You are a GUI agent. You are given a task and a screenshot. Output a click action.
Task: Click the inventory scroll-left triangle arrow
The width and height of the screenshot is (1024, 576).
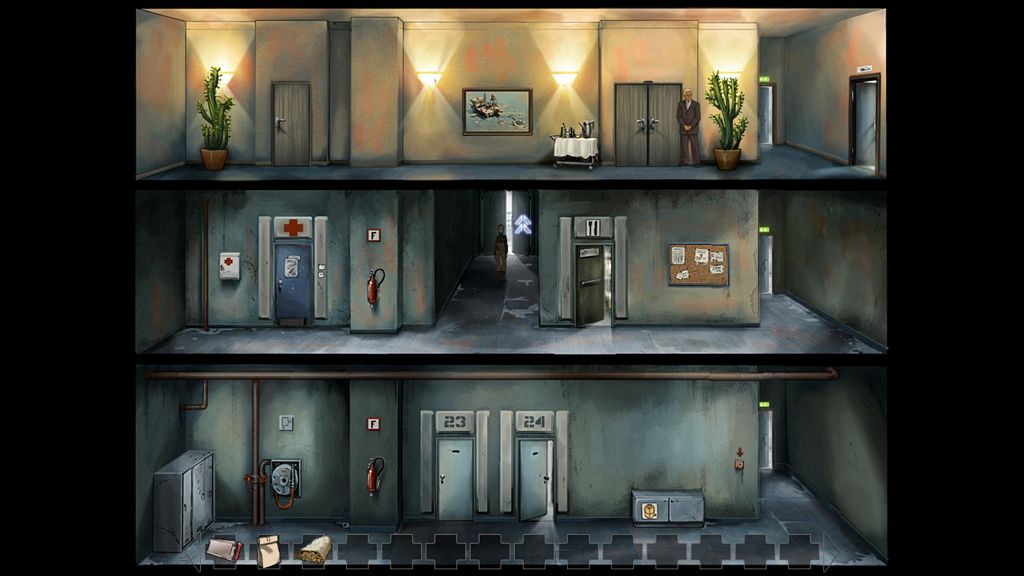point(193,552)
